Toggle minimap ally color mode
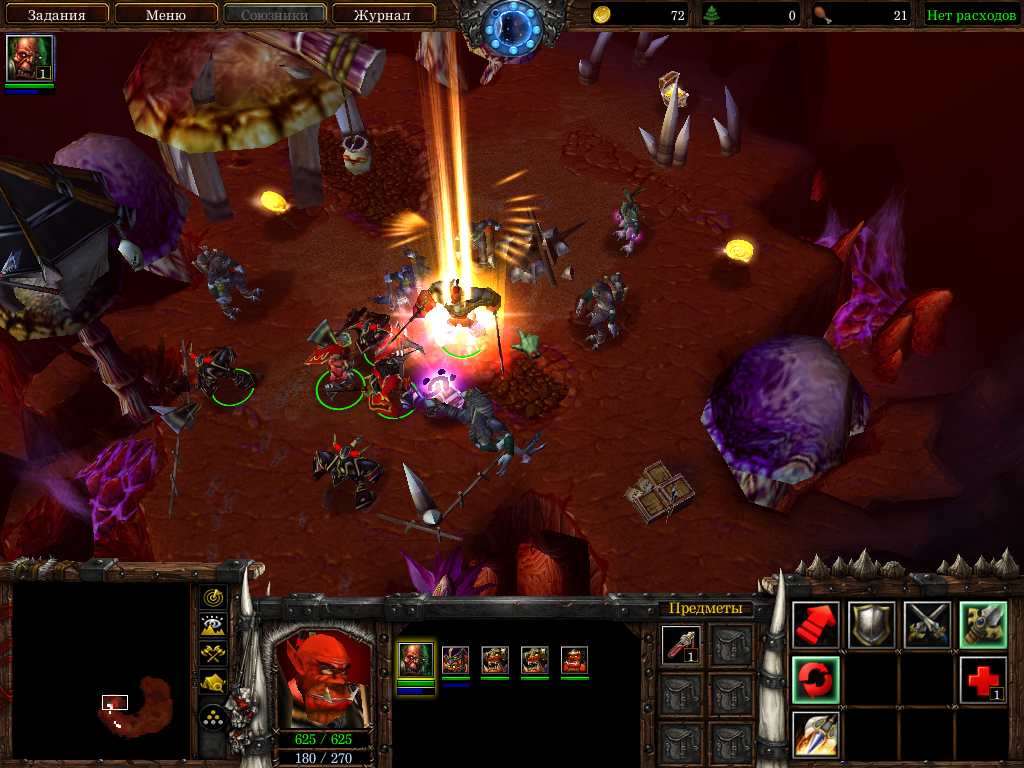The height and width of the screenshot is (768, 1024). pyautogui.click(x=213, y=654)
